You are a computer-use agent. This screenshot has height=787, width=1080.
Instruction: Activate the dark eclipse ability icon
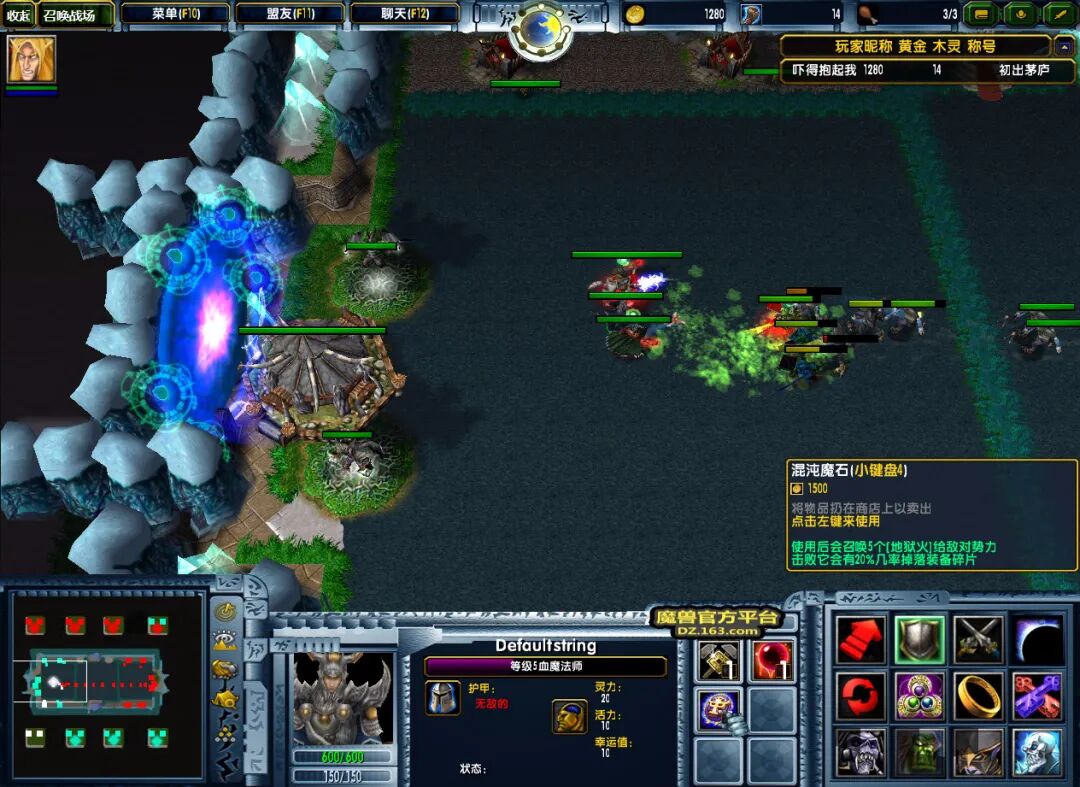[x=1037, y=640]
